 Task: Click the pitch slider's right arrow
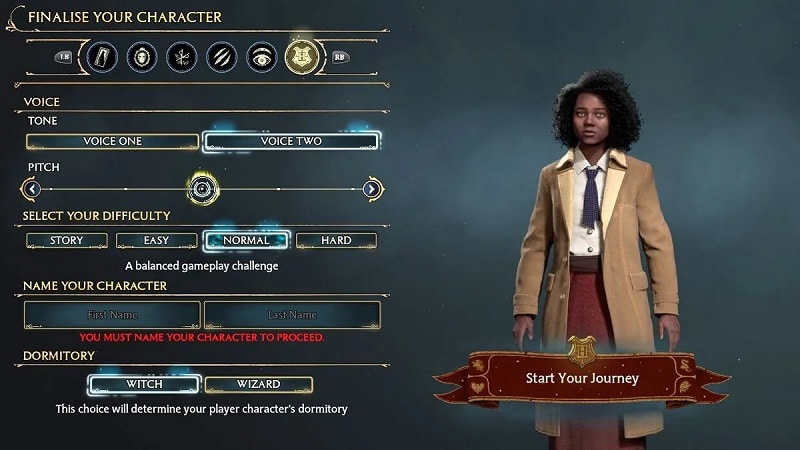tap(372, 188)
